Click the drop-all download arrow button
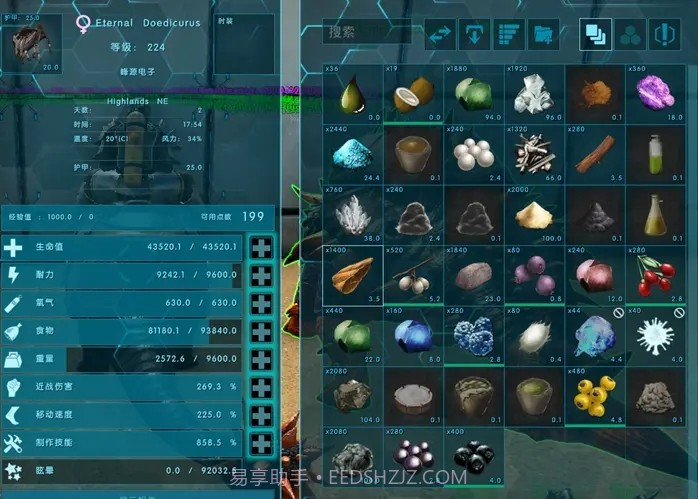 coord(474,35)
